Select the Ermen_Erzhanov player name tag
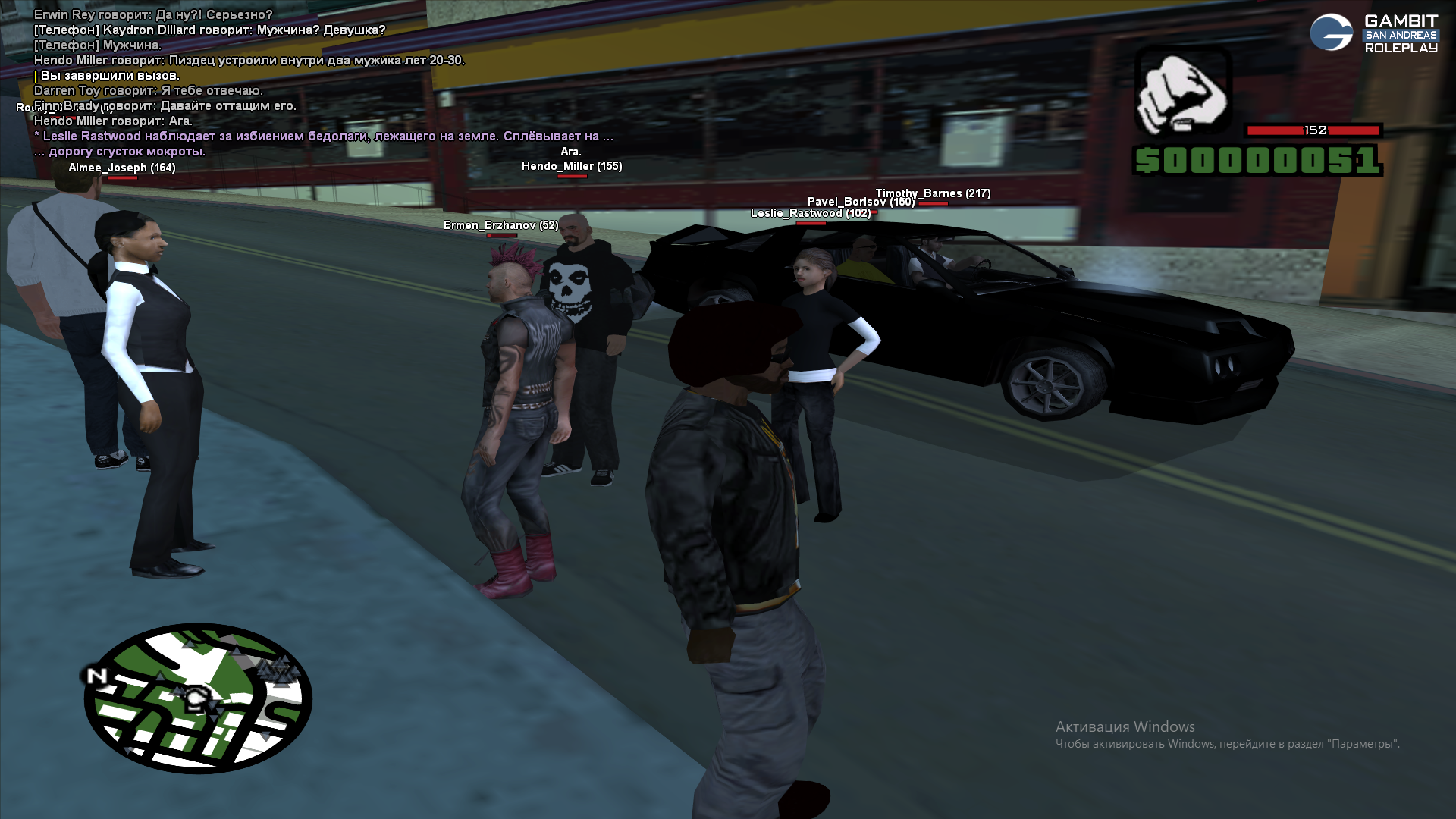1456x819 pixels. pyautogui.click(x=500, y=225)
